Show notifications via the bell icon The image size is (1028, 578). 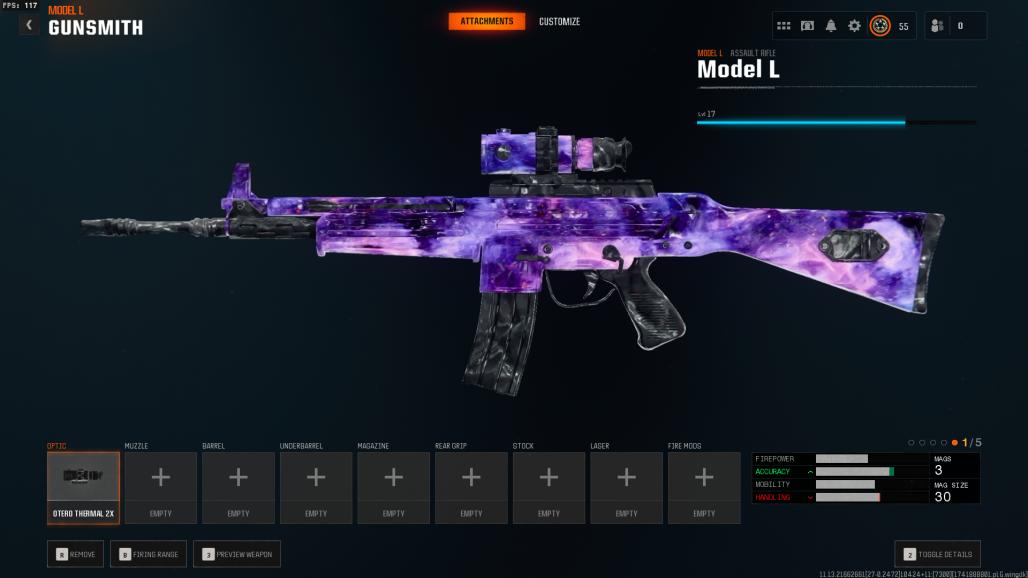tap(831, 26)
